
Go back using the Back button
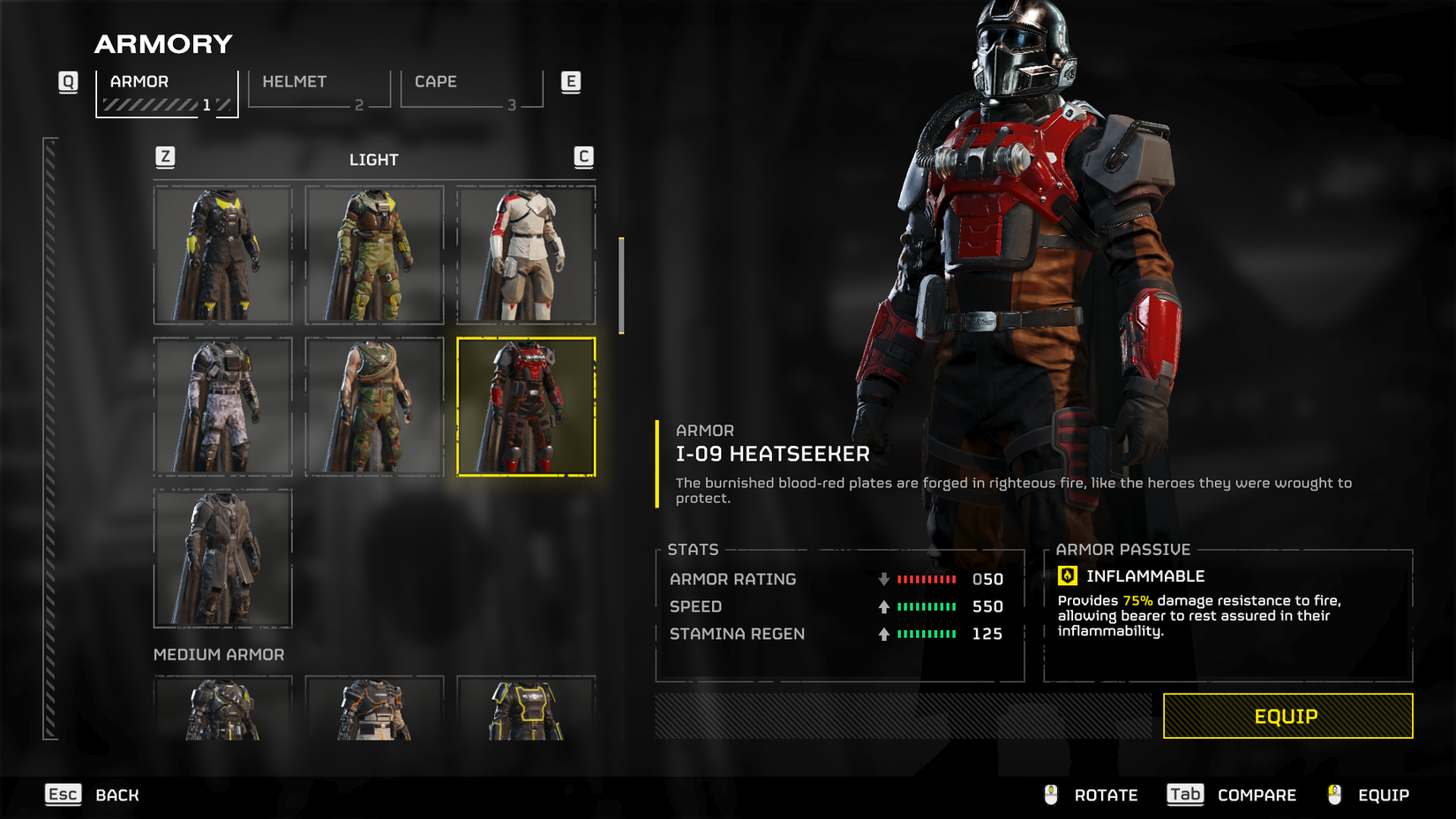pyautogui.click(x=94, y=795)
